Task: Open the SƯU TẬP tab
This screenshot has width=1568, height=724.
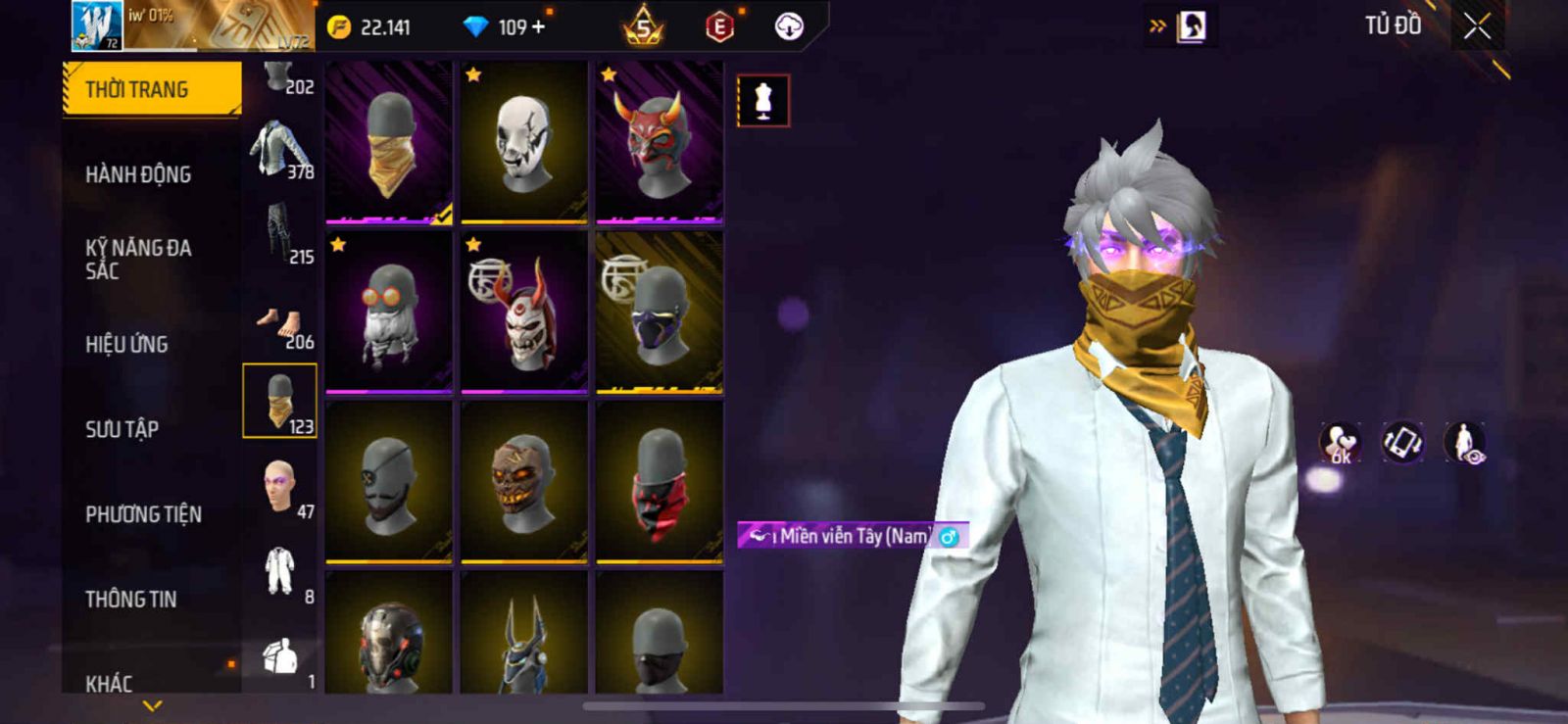Action: 122,429
